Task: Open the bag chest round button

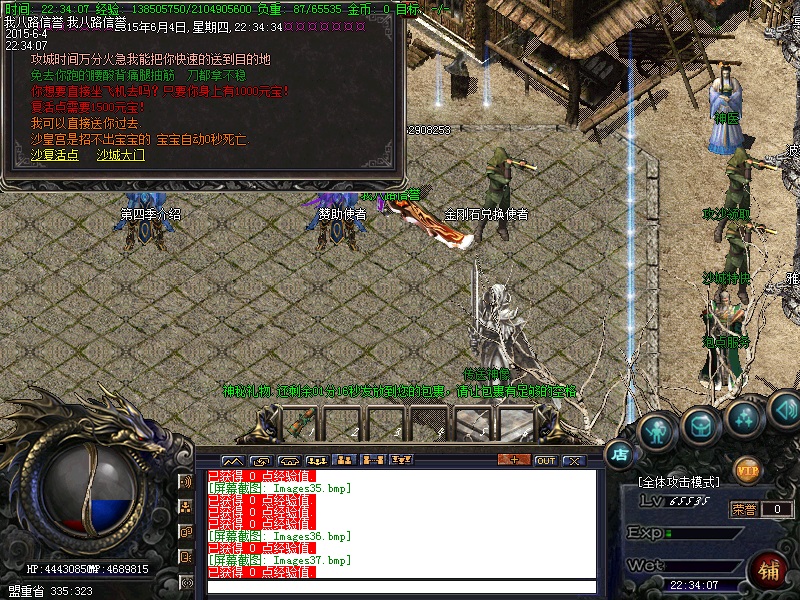Action: point(701,425)
